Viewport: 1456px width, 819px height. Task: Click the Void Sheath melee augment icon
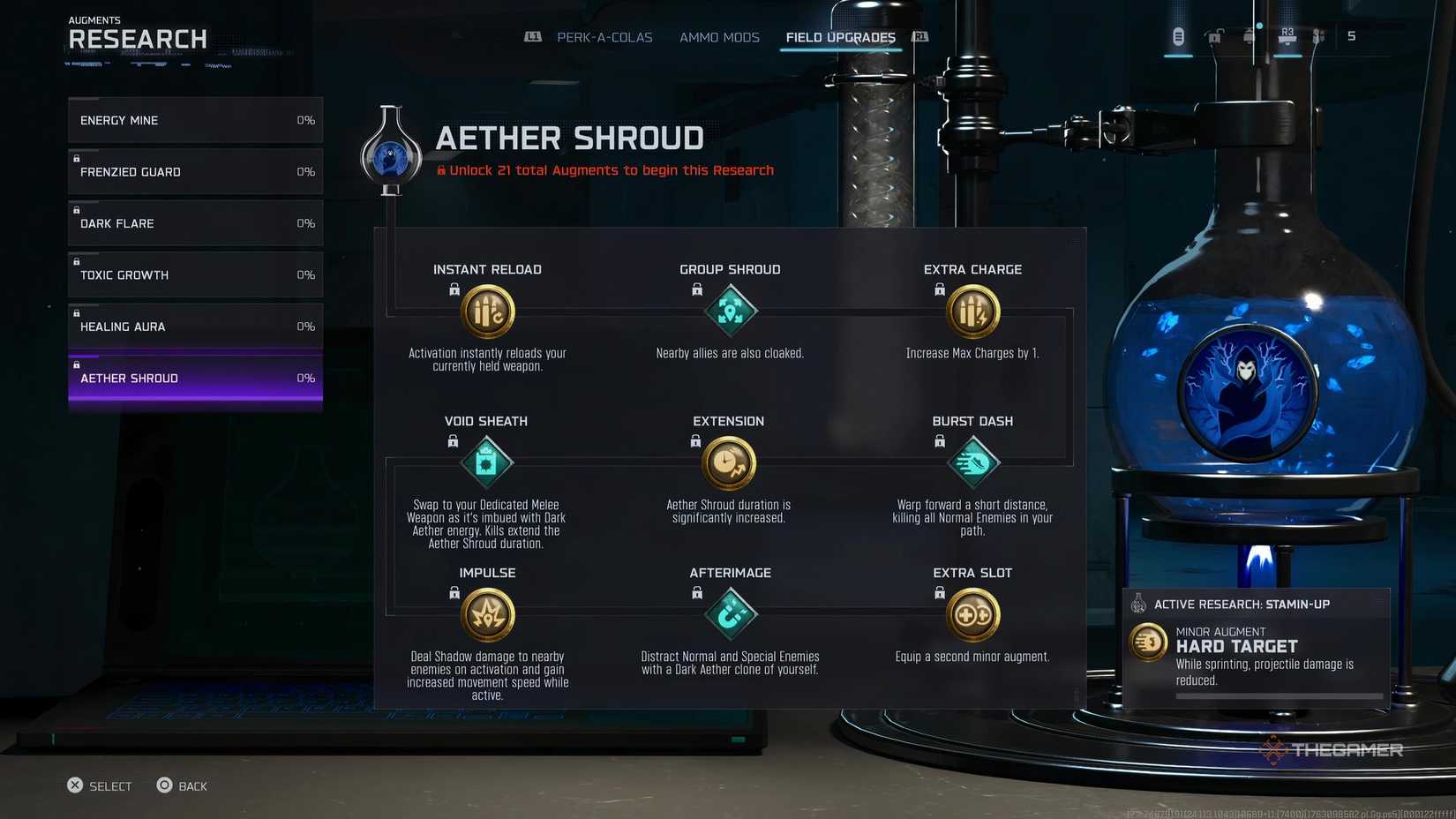[x=487, y=462]
